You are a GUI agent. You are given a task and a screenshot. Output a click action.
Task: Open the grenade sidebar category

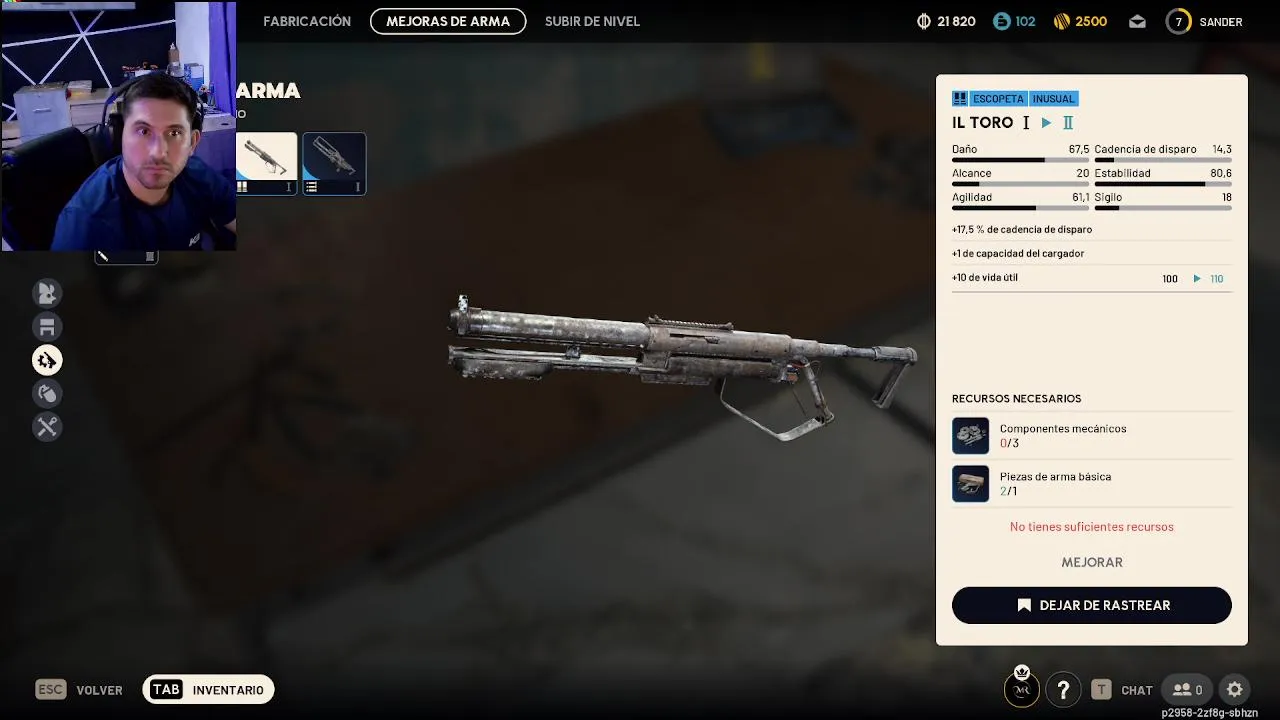(x=47, y=393)
